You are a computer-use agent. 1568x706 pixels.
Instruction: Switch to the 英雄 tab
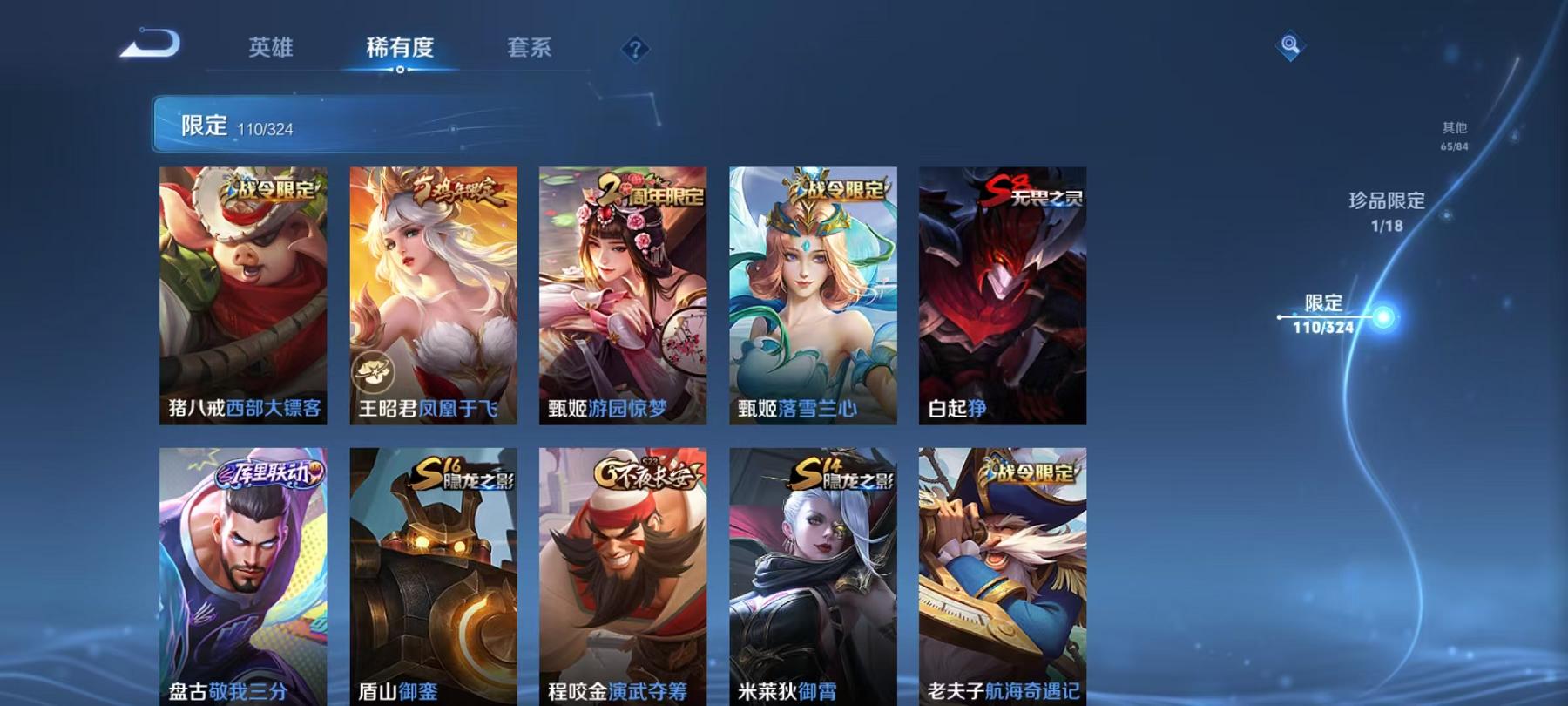click(x=270, y=50)
